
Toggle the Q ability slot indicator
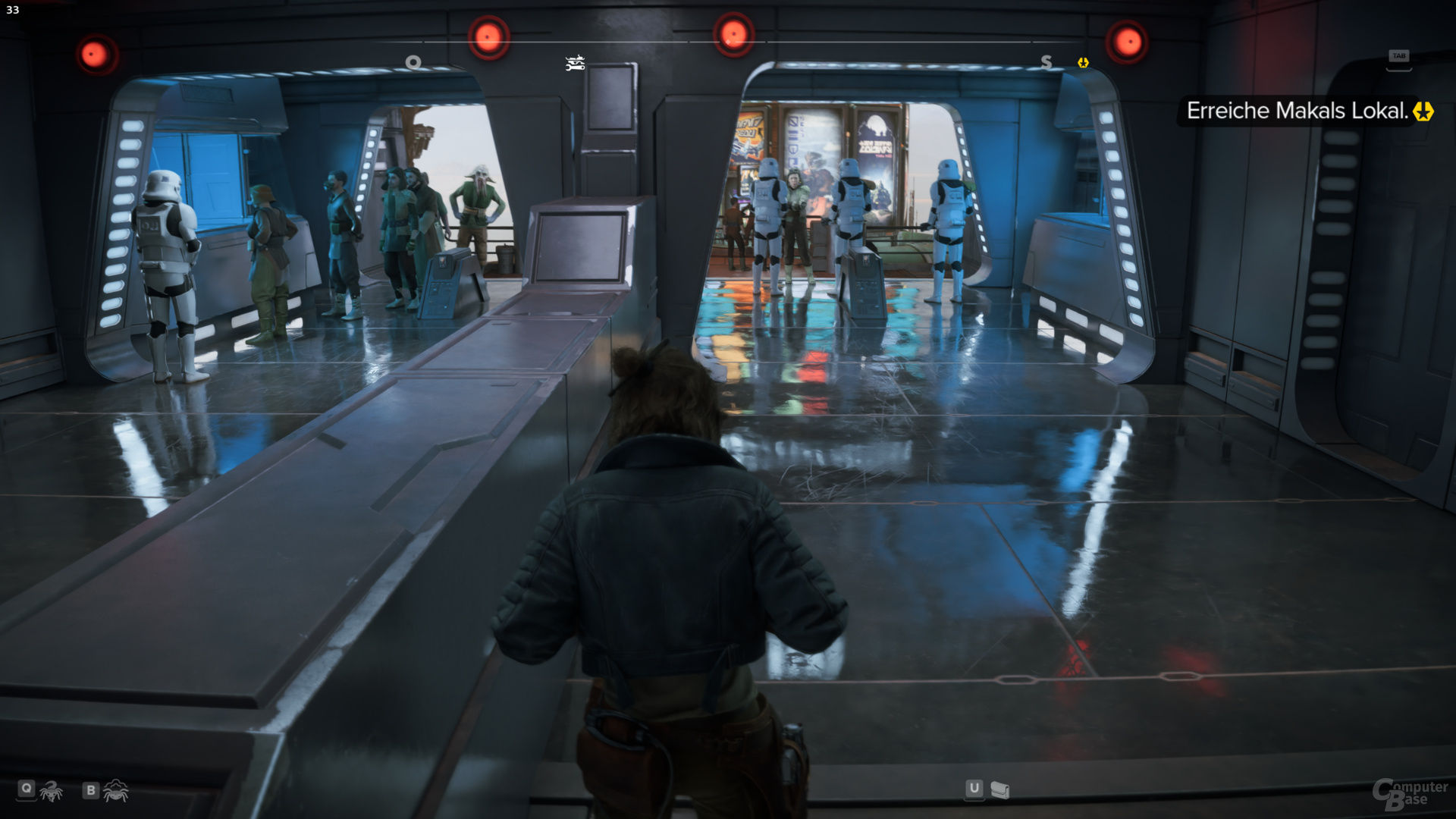(27, 790)
